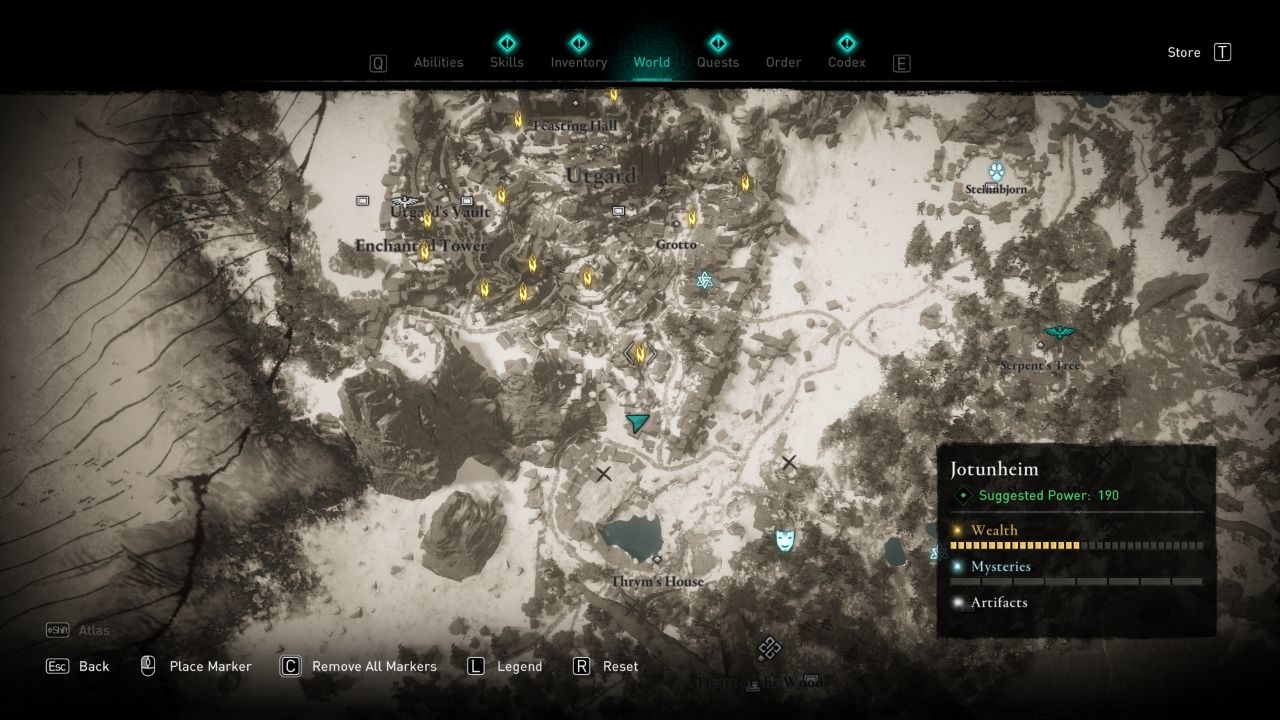Select the highlighted wealth marker with diamond frame
1280x720 pixels.
[640, 353]
